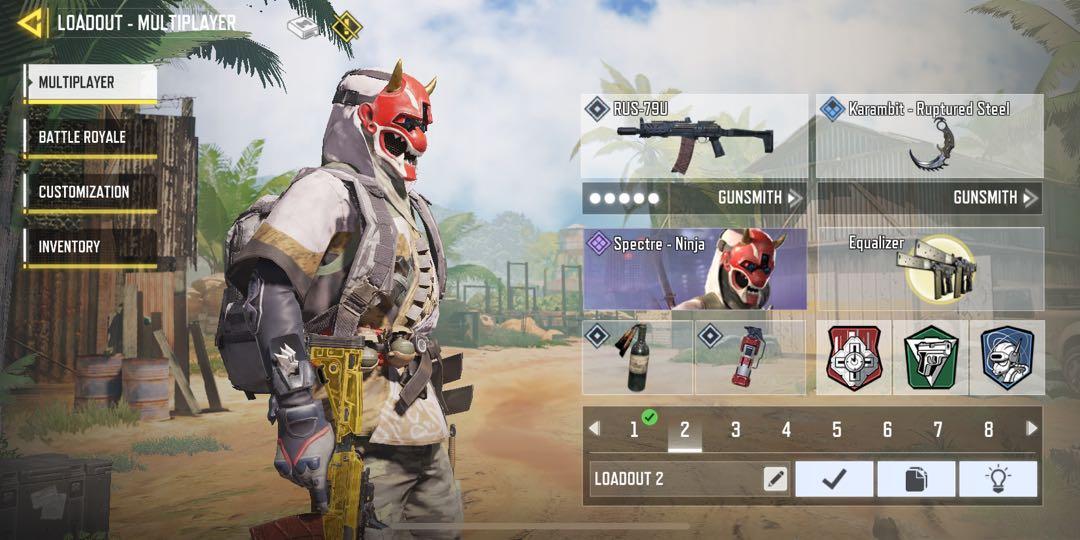
Task: Select the blue dog perk
Action: [x=1006, y=357]
